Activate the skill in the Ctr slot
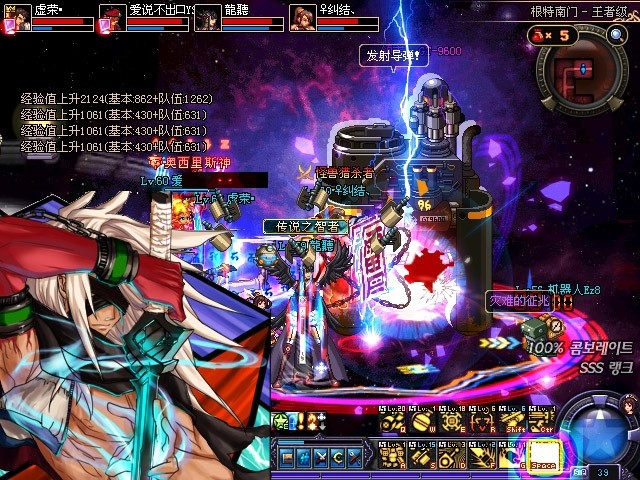Viewport: 640px width, 480px height. click(542, 422)
